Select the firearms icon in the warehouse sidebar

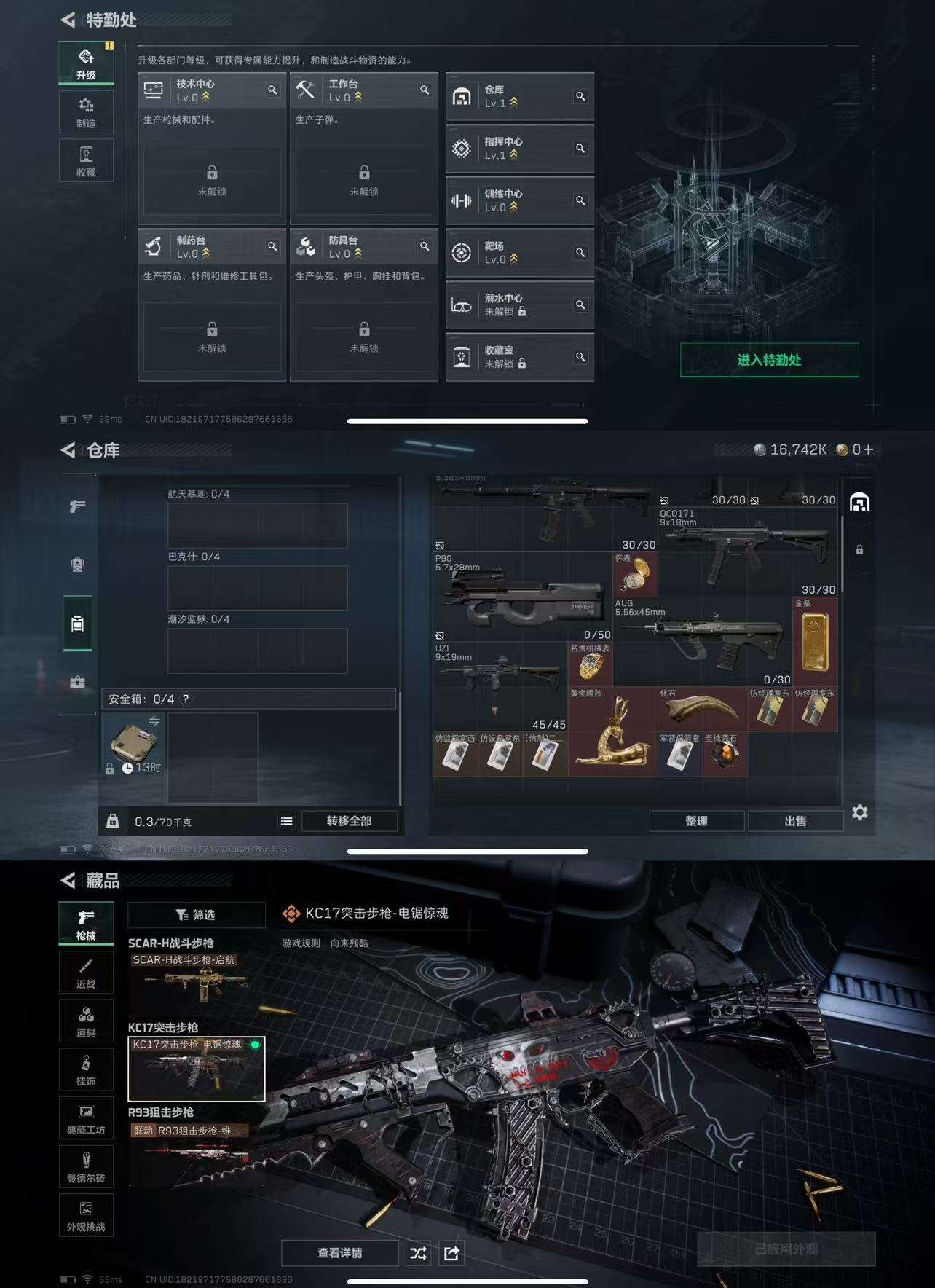[77, 506]
